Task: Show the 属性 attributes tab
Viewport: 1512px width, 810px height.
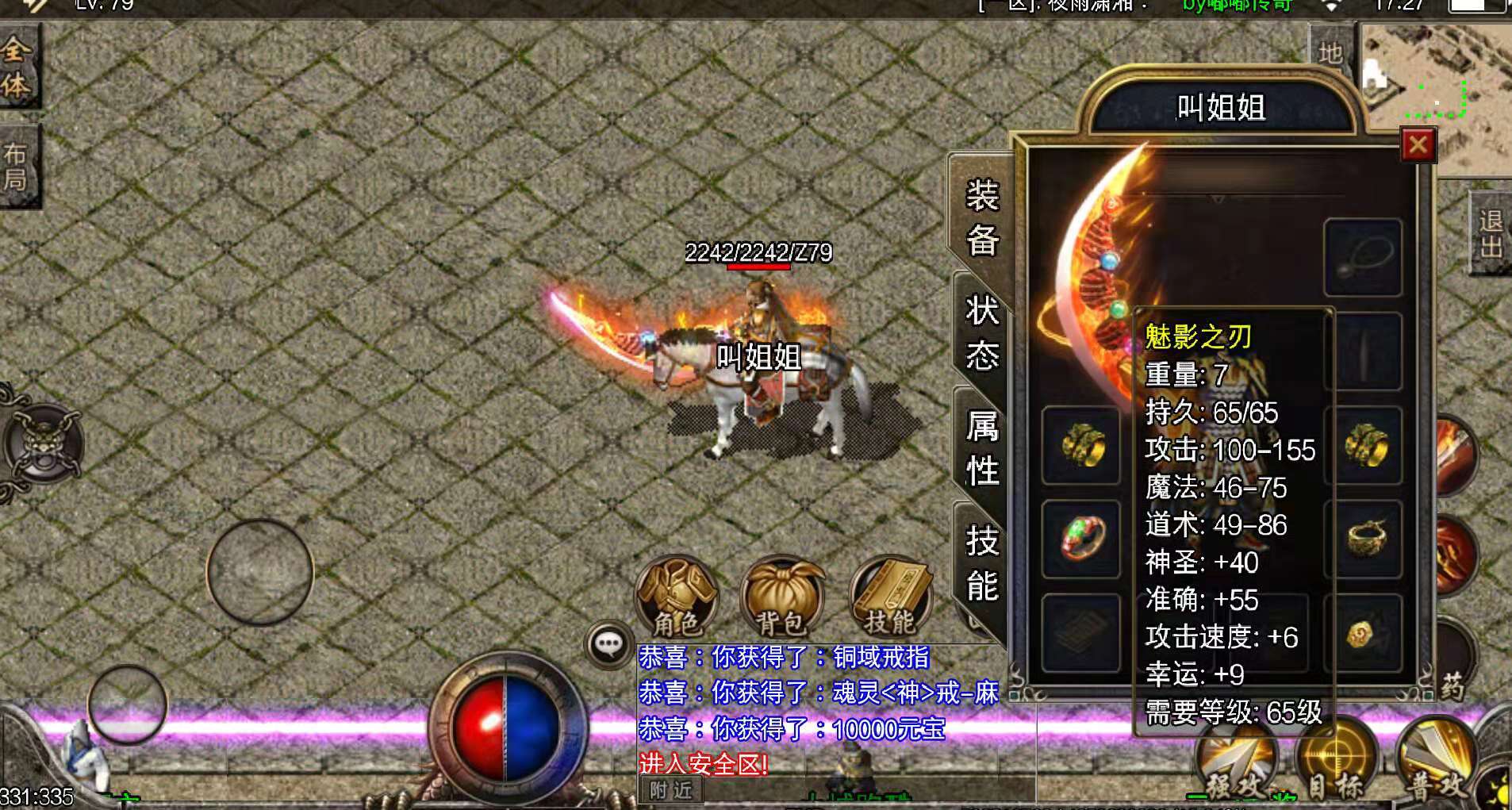Action: (x=981, y=448)
